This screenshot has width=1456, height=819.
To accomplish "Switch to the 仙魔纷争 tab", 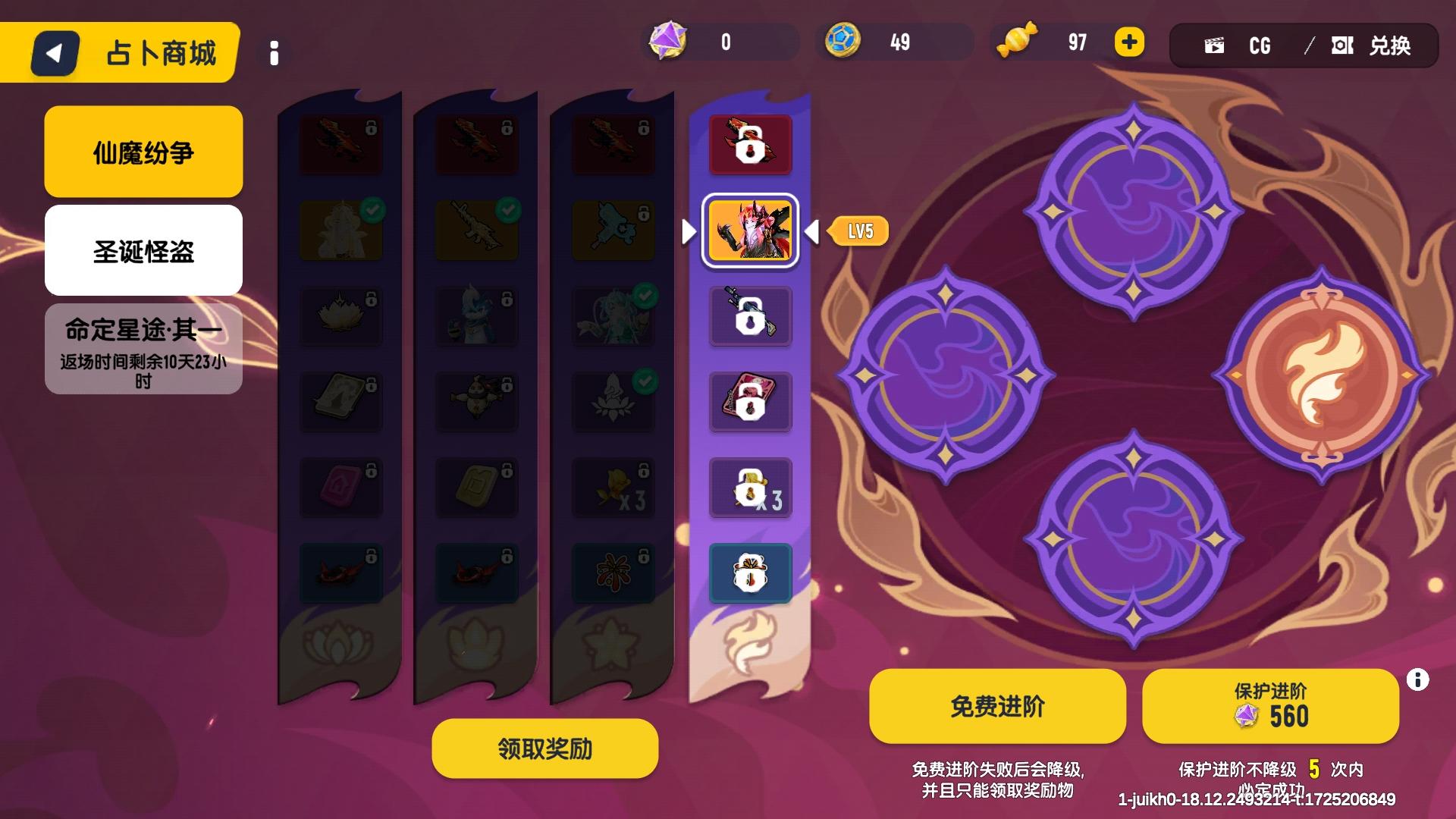I will tap(143, 152).
